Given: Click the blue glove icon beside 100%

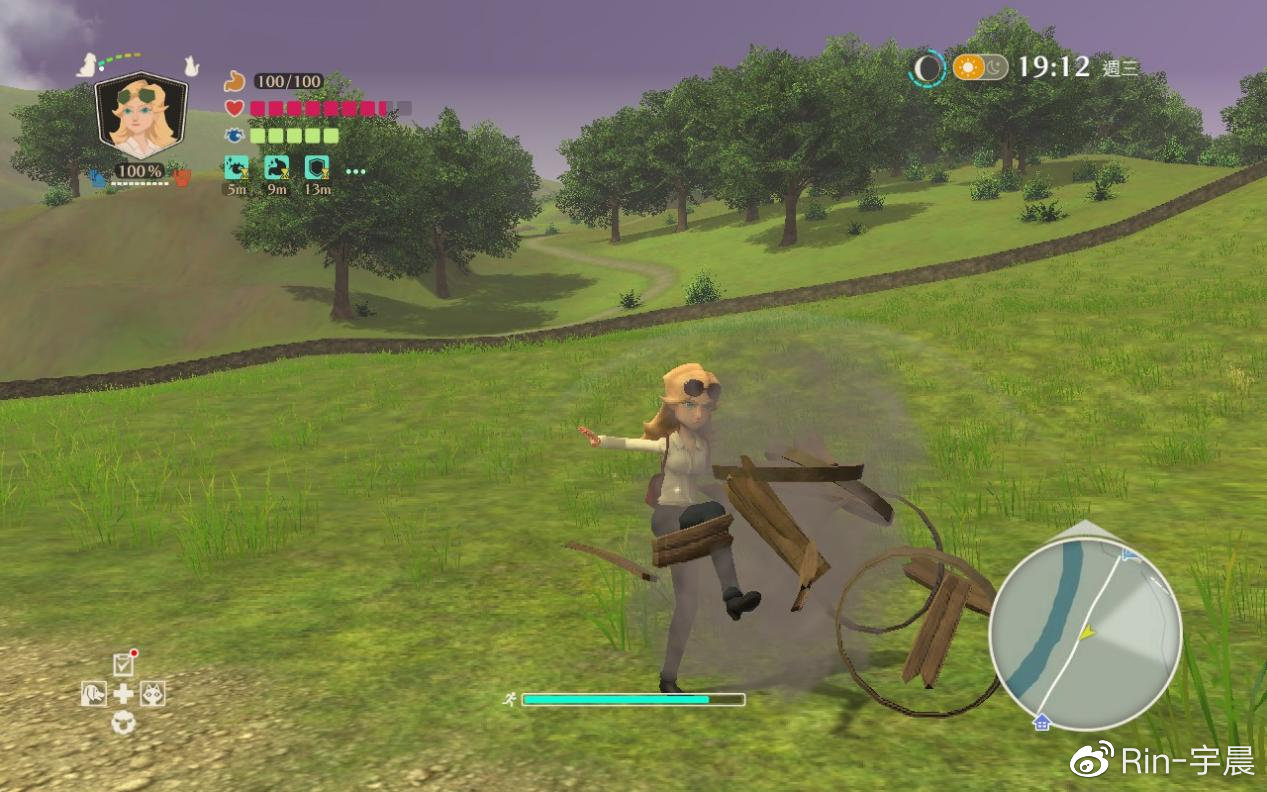Looking at the screenshot, I should click(98, 179).
